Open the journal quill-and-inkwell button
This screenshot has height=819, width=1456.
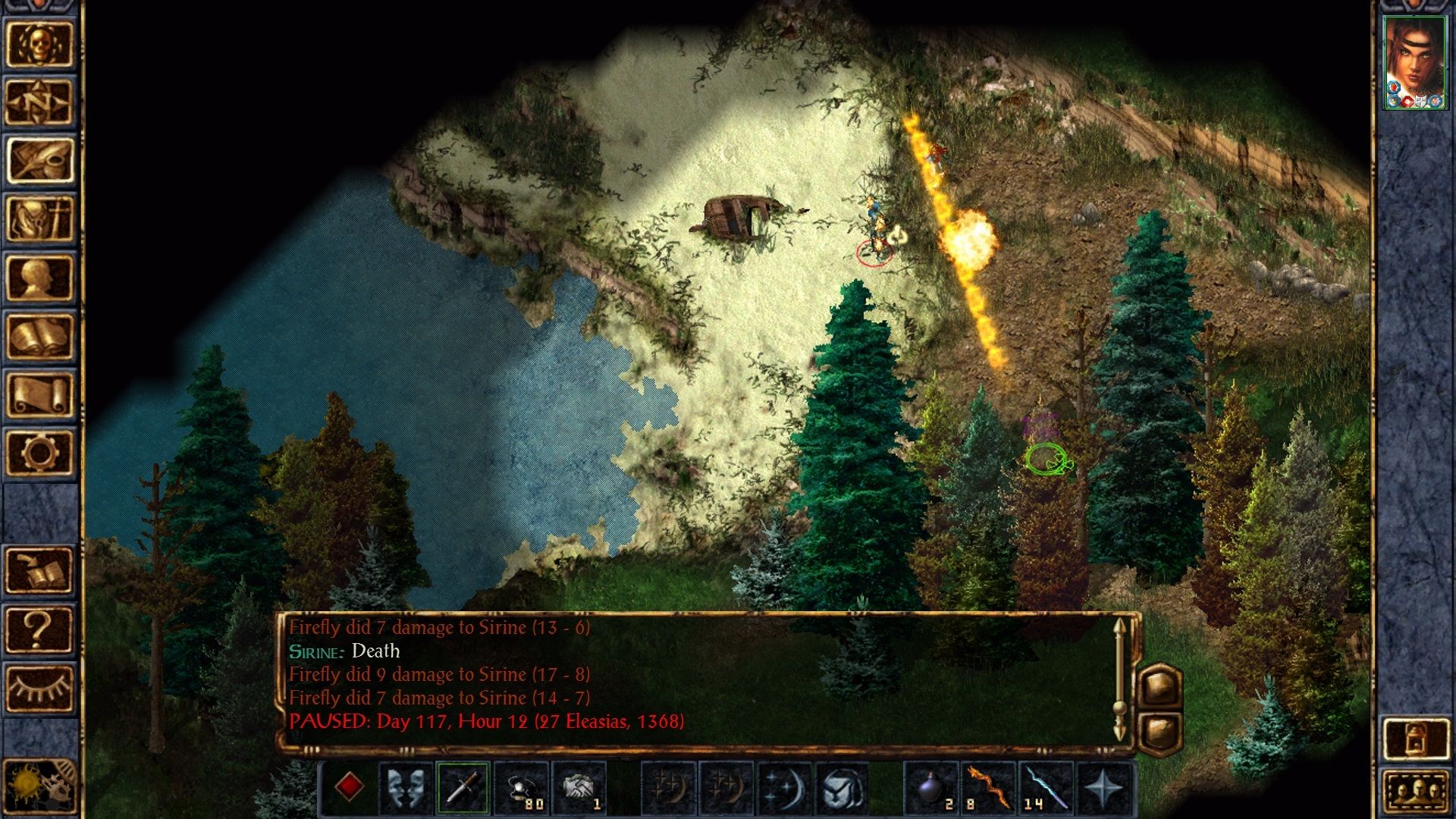click(x=39, y=161)
